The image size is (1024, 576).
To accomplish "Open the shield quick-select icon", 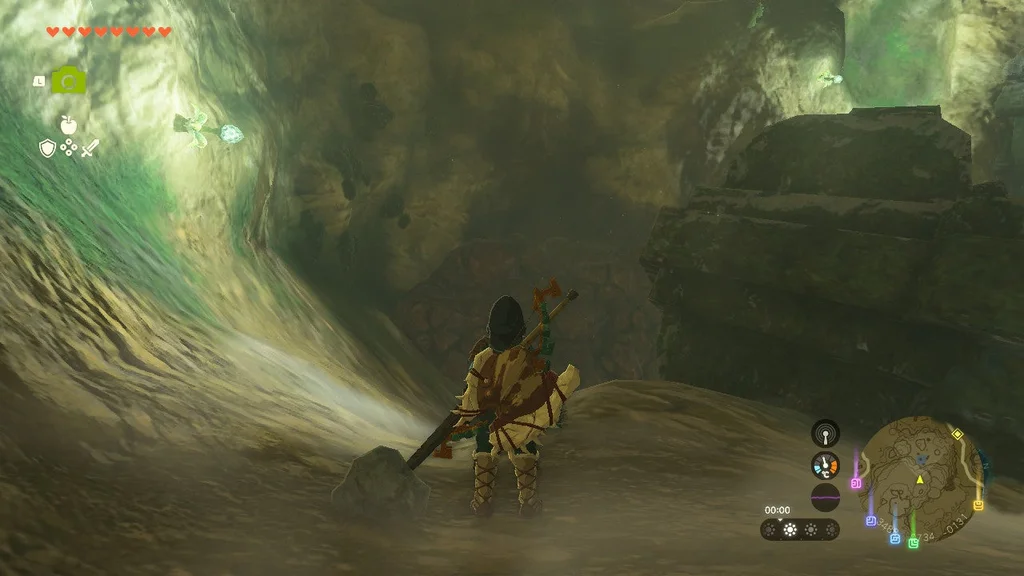I will coord(46,148).
